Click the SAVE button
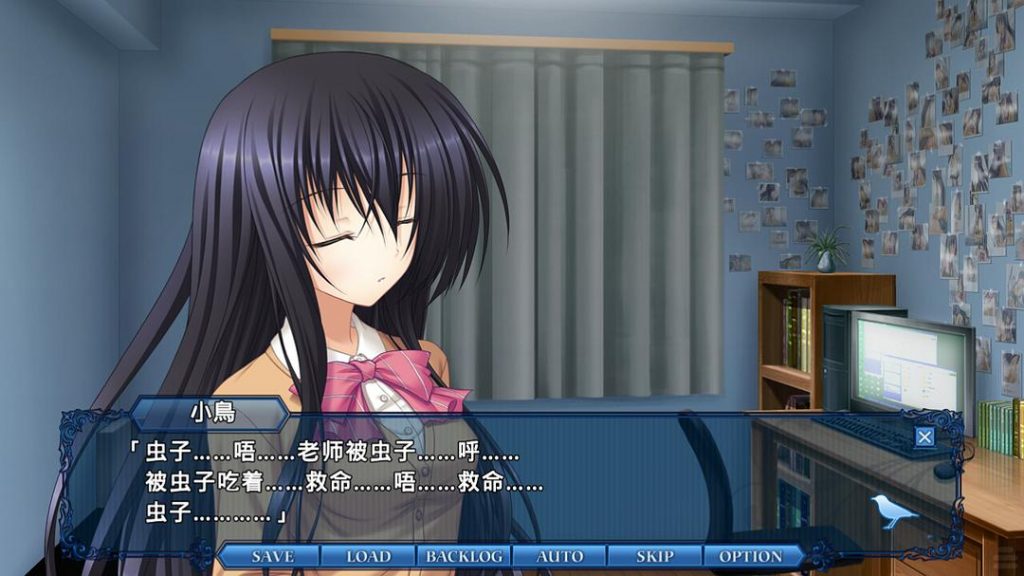The height and width of the screenshot is (576, 1024). (272, 556)
